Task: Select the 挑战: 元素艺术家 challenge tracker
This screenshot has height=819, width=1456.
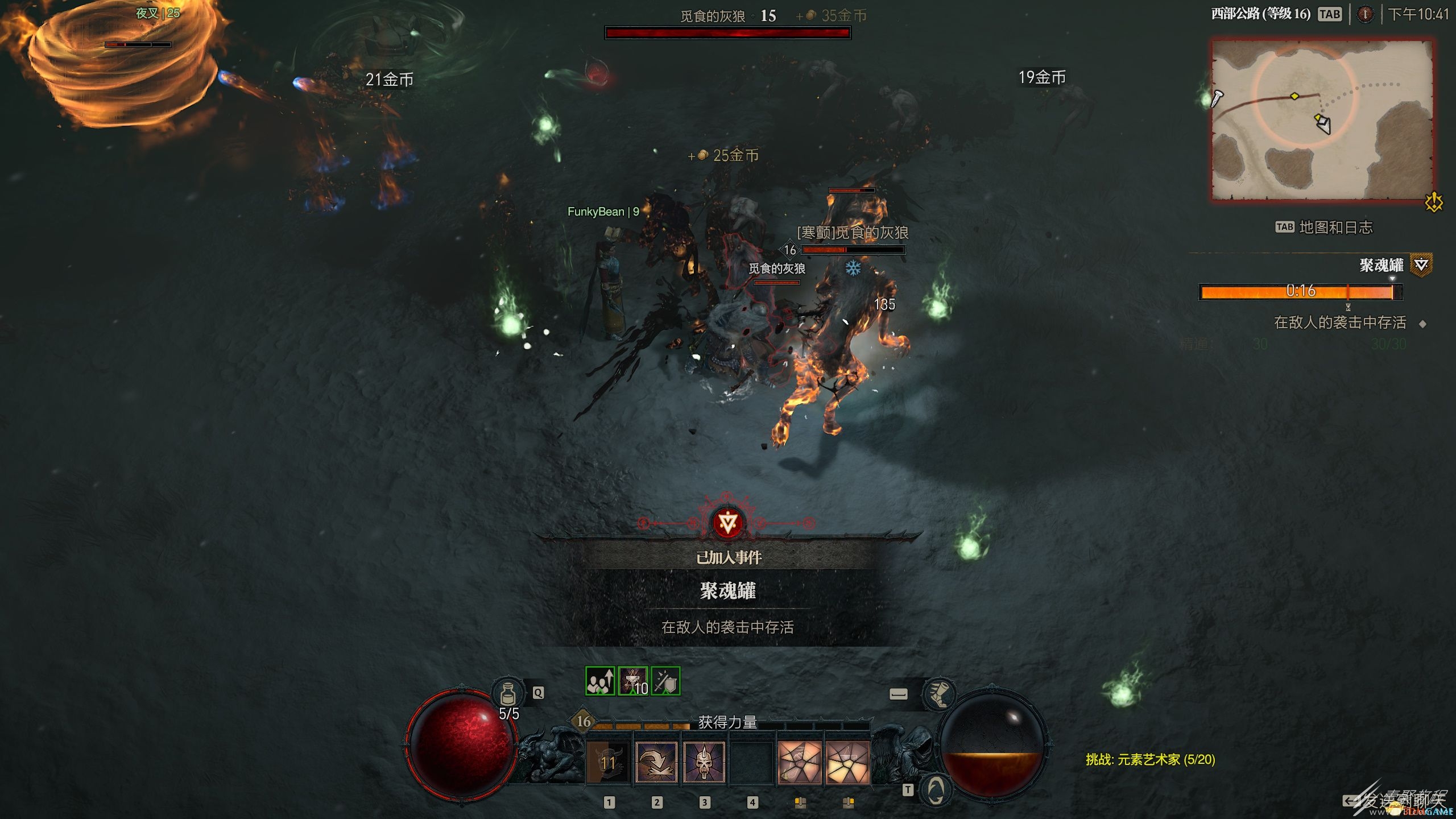Action: coord(1150,759)
